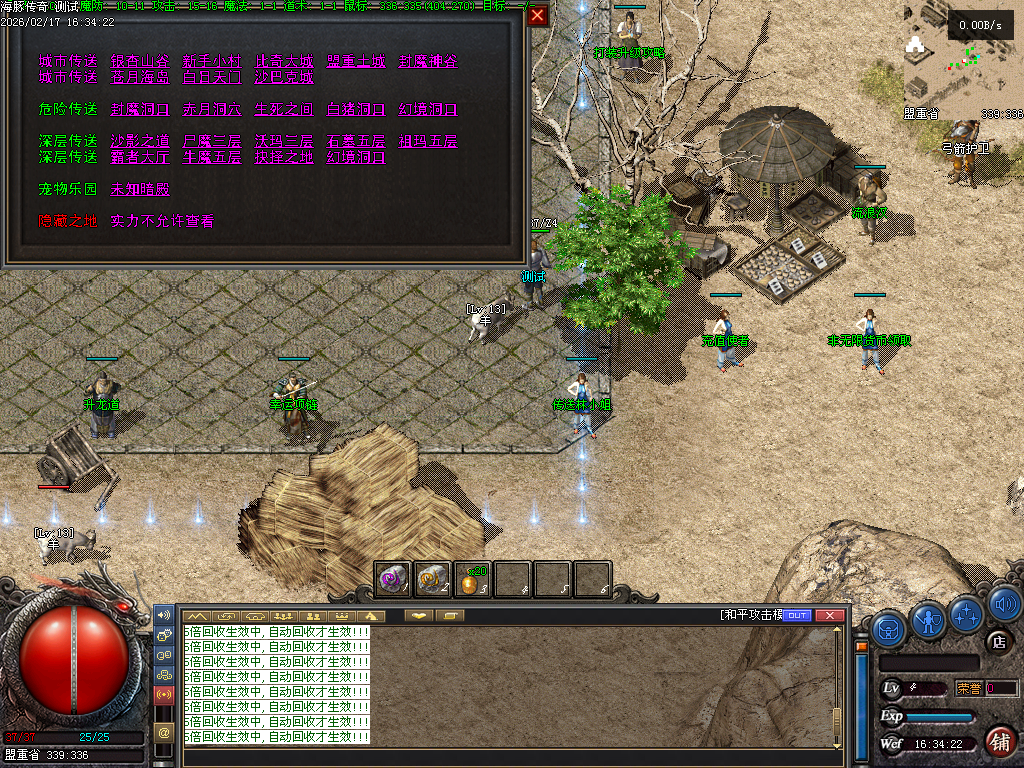
Task: Open the character equipment panel icon
Action: pos(929,620)
